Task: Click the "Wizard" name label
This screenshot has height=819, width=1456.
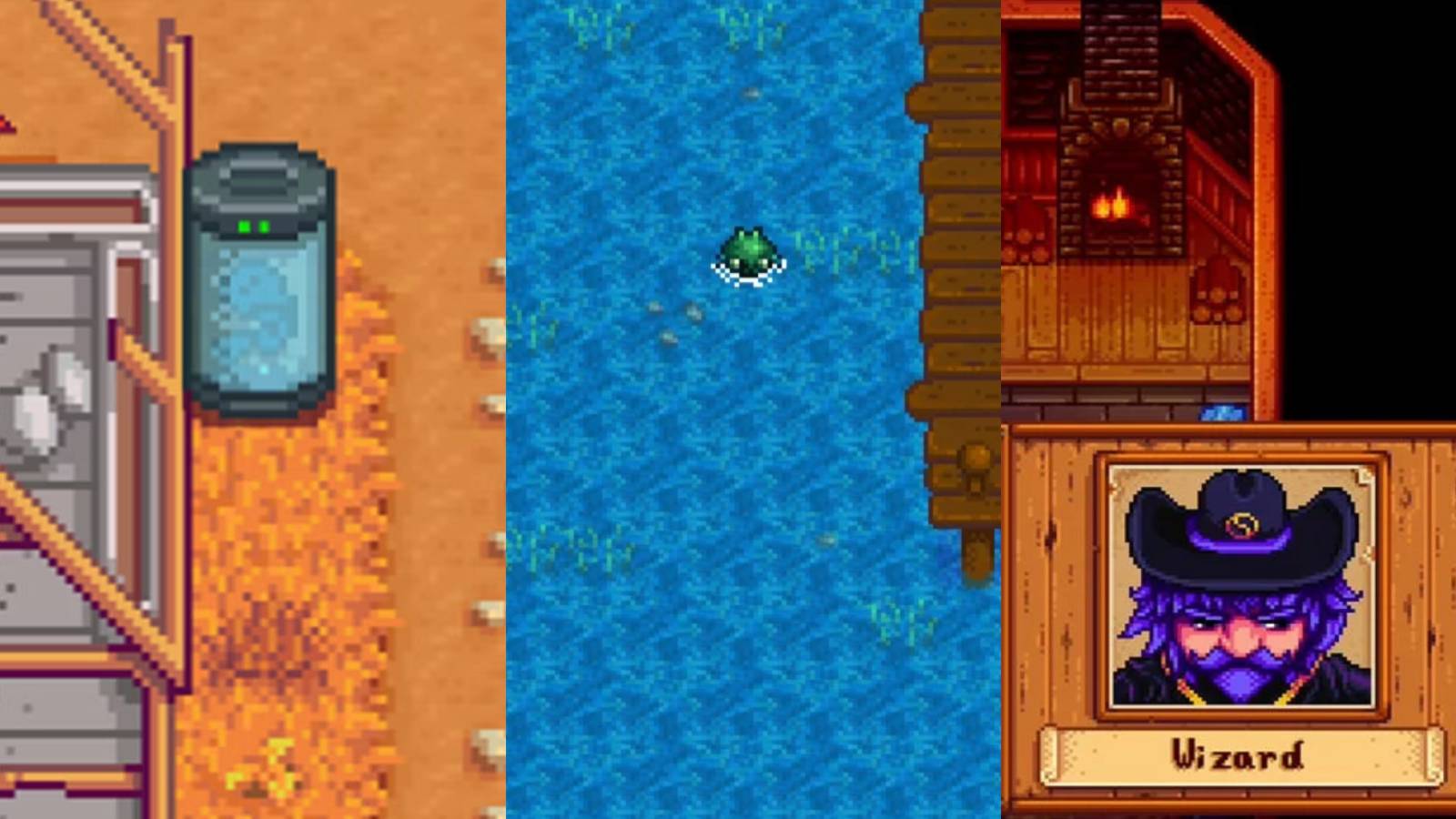Action: coord(1238,753)
